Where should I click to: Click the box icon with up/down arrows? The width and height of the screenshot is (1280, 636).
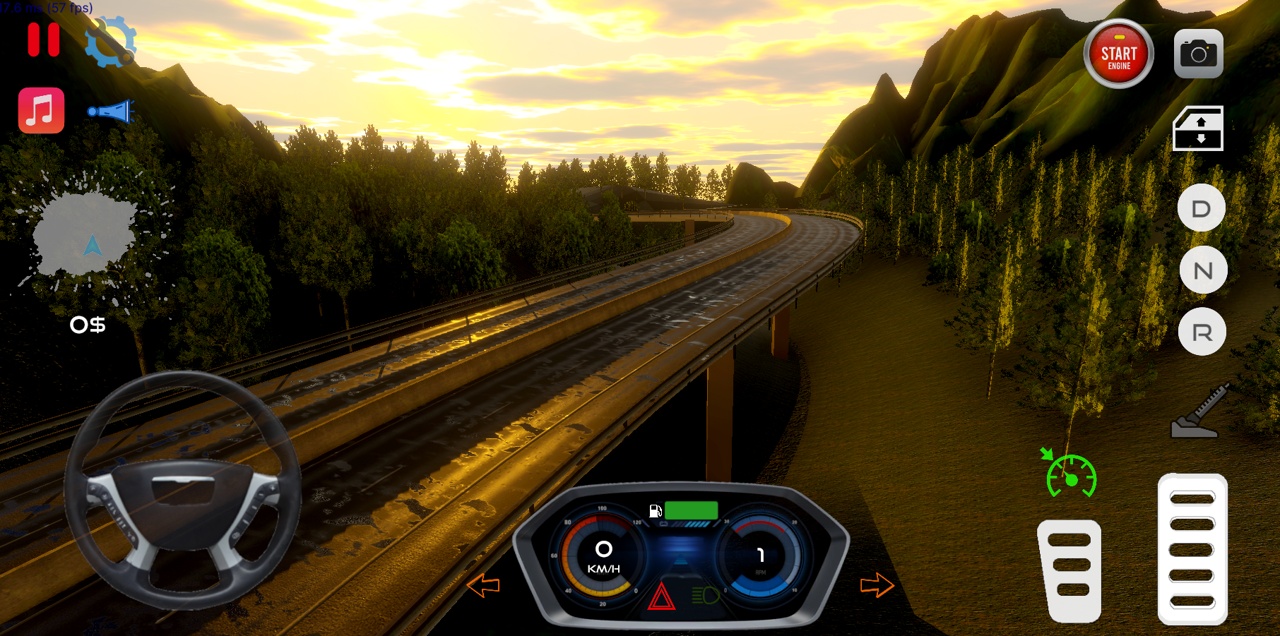[1198, 128]
